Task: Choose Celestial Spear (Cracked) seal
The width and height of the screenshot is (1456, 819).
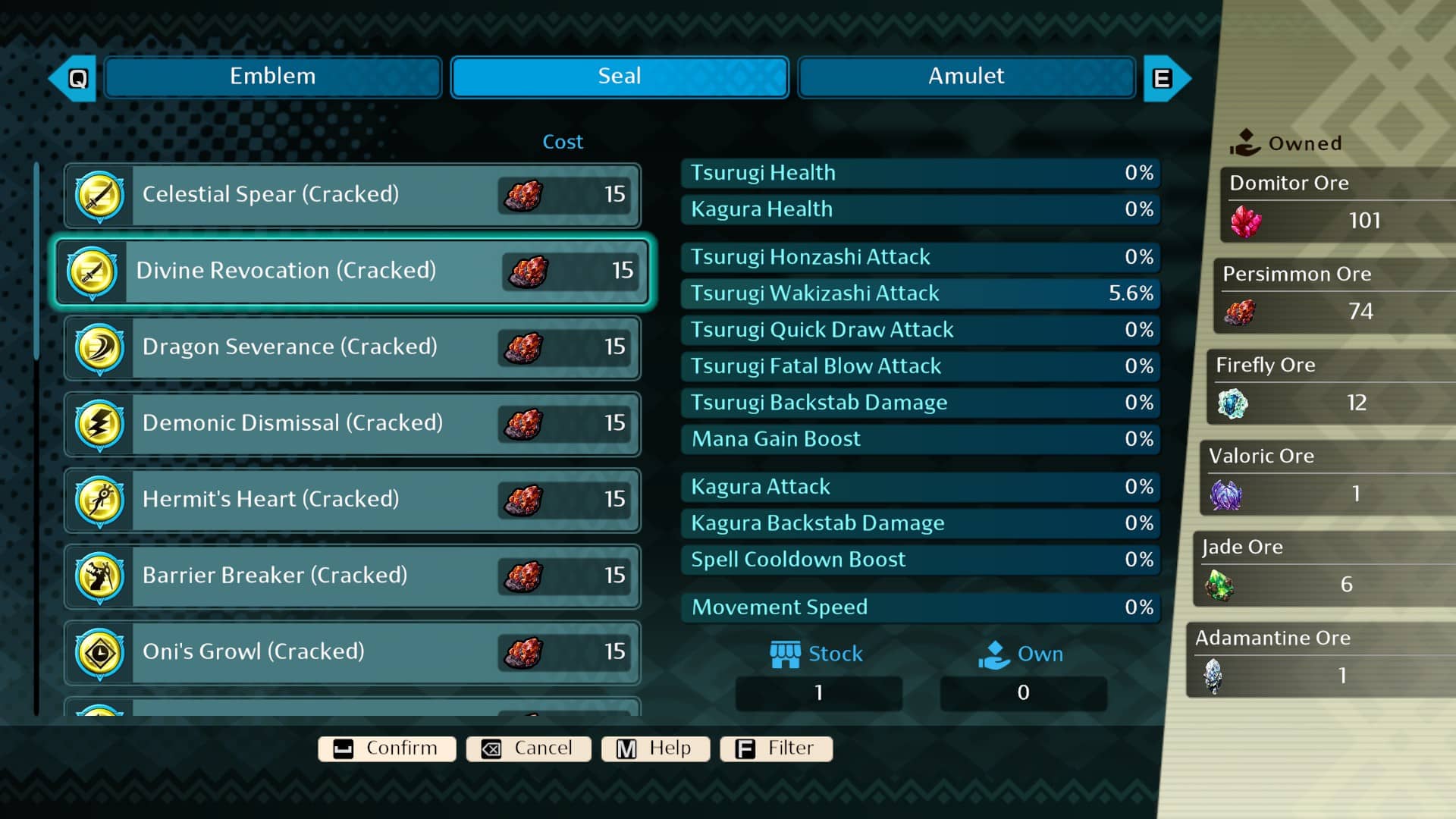Action: click(x=353, y=195)
